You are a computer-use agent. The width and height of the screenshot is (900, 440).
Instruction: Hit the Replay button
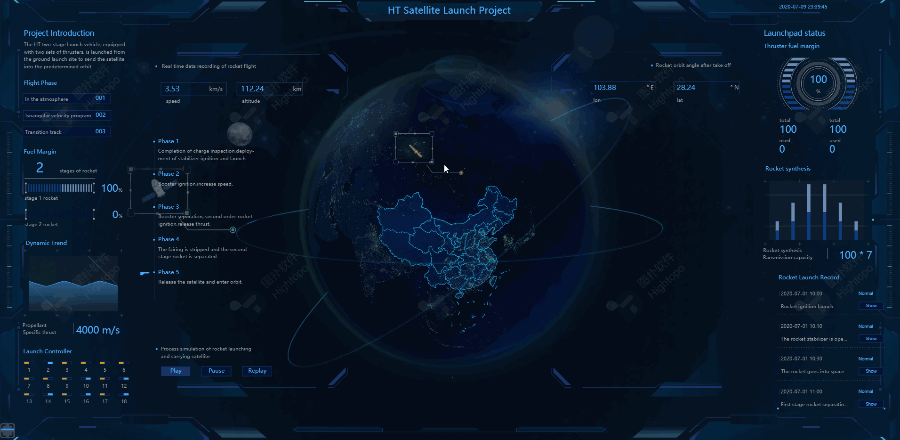pyautogui.click(x=256, y=370)
